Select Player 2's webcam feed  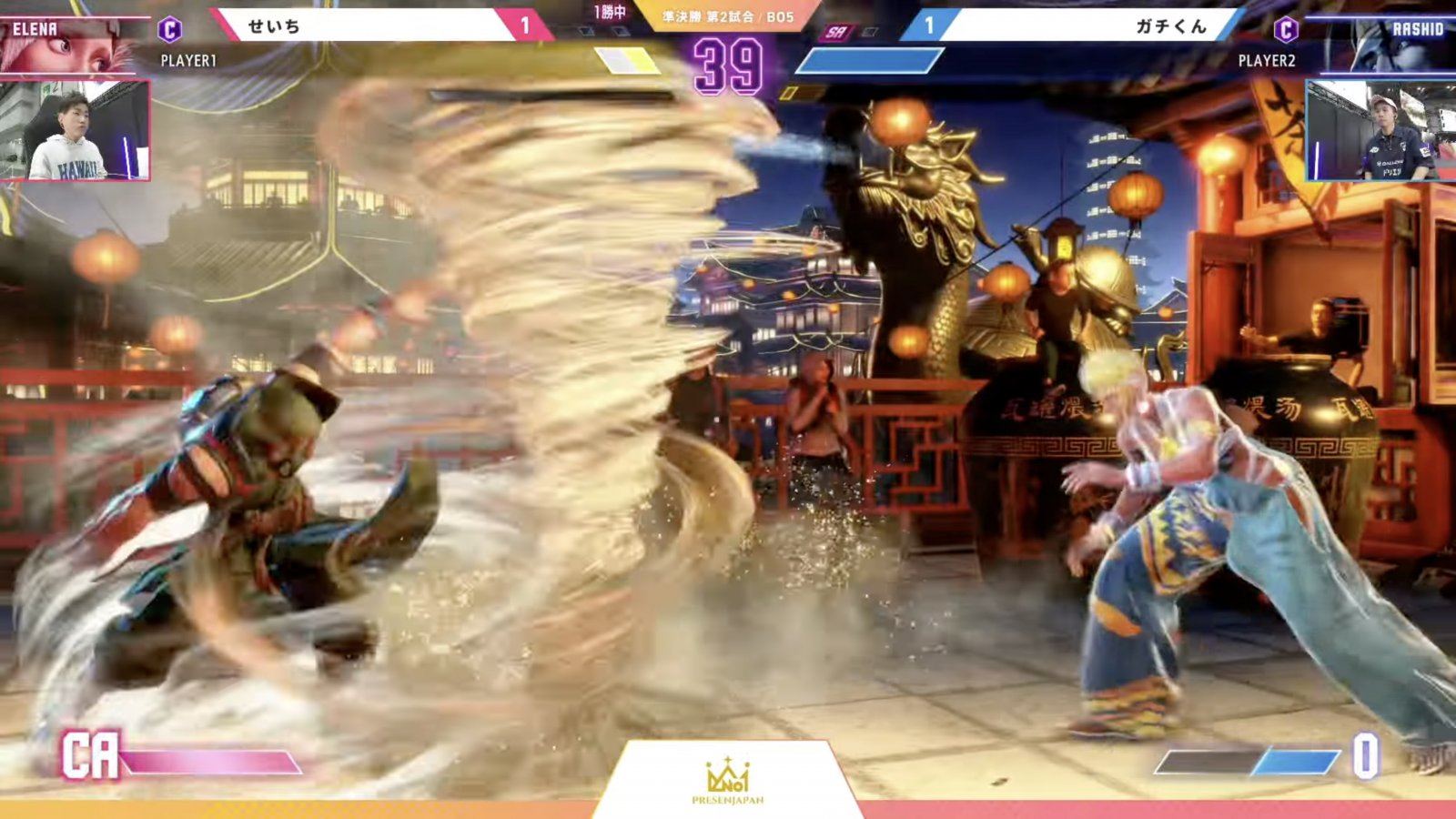(x=1380, y=130)
